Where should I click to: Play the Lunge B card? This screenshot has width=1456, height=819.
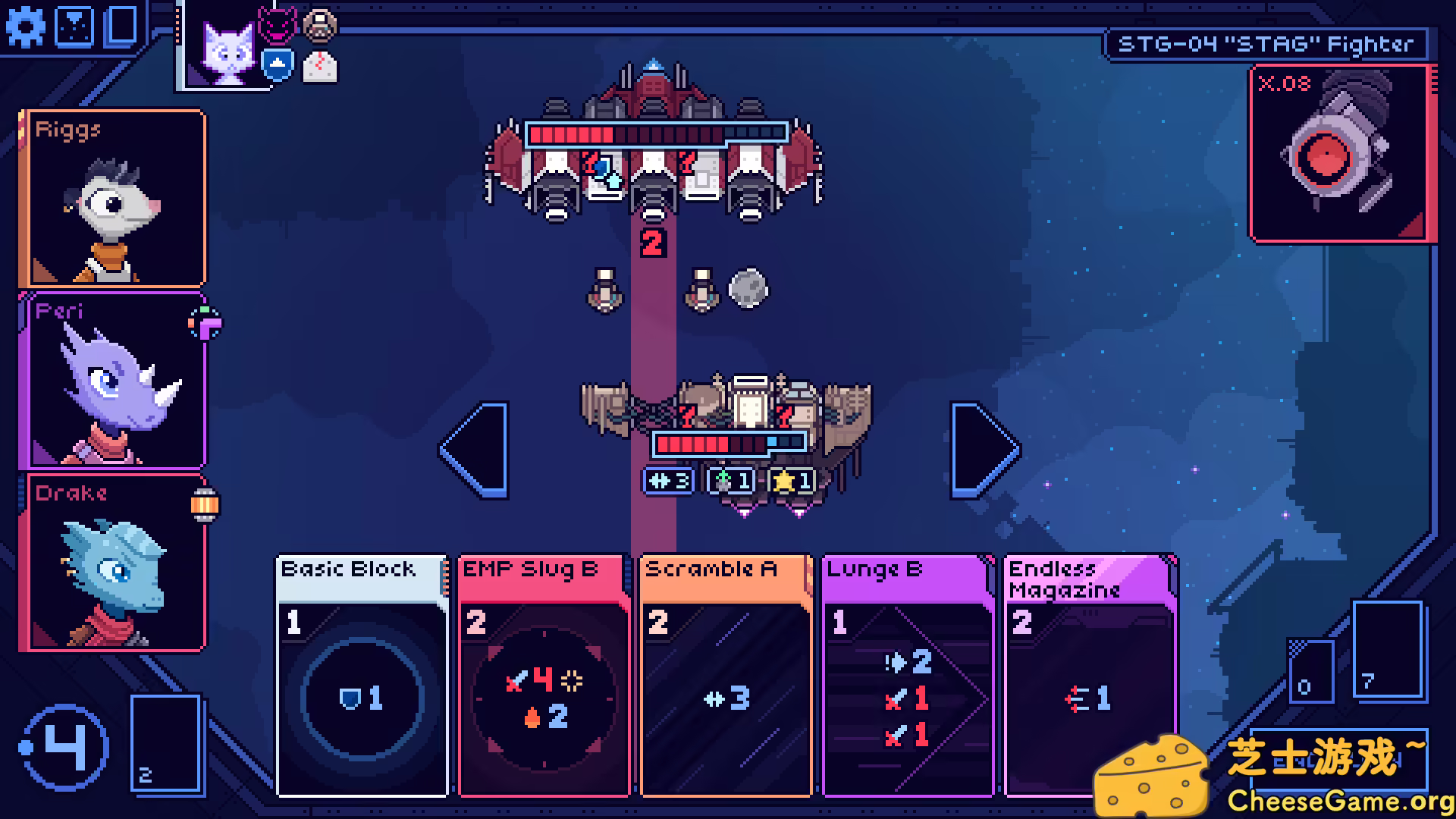[x=908, y=675]
